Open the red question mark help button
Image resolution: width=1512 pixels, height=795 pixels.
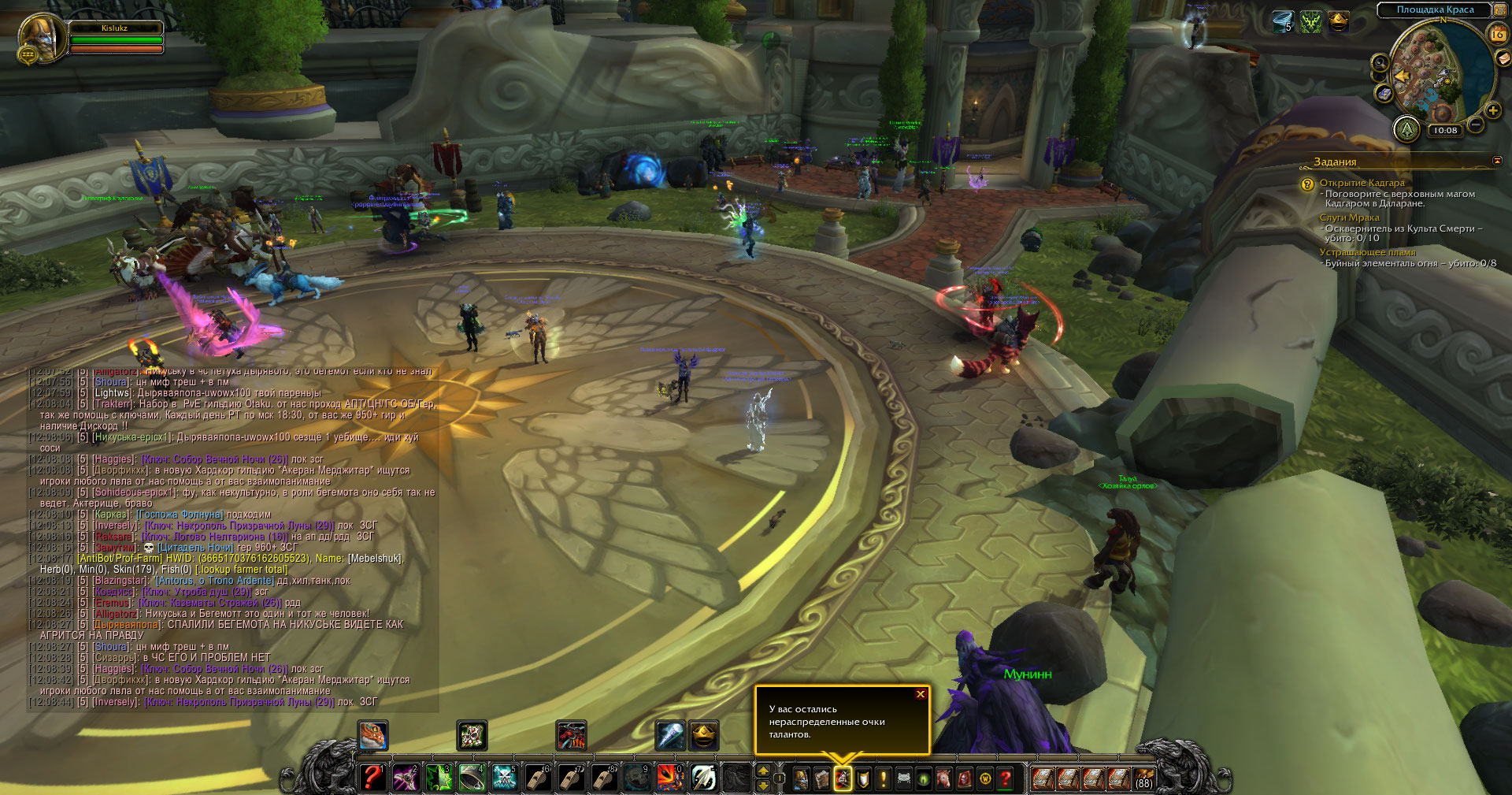(x=1006, y=779)
